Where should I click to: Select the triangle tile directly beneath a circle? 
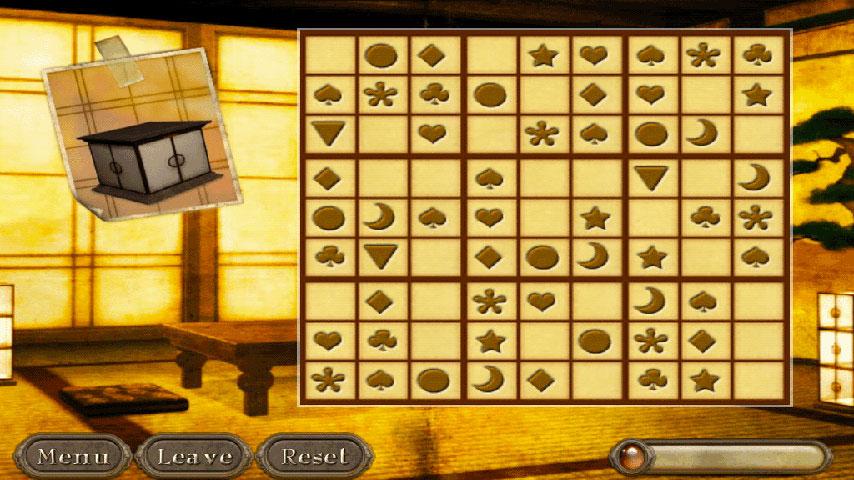click(651, 178)
